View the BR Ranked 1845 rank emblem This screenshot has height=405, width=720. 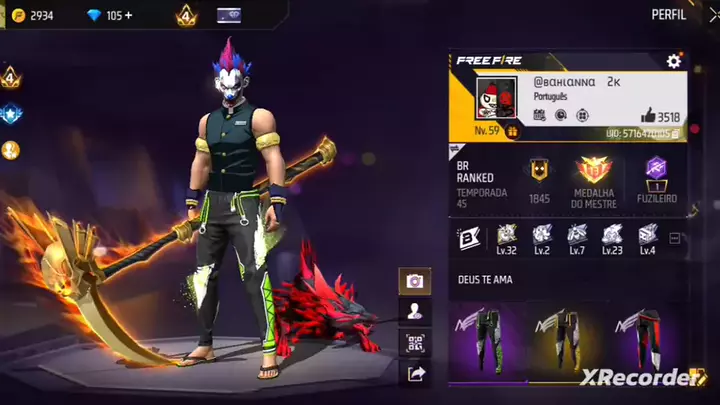point(539,171)
